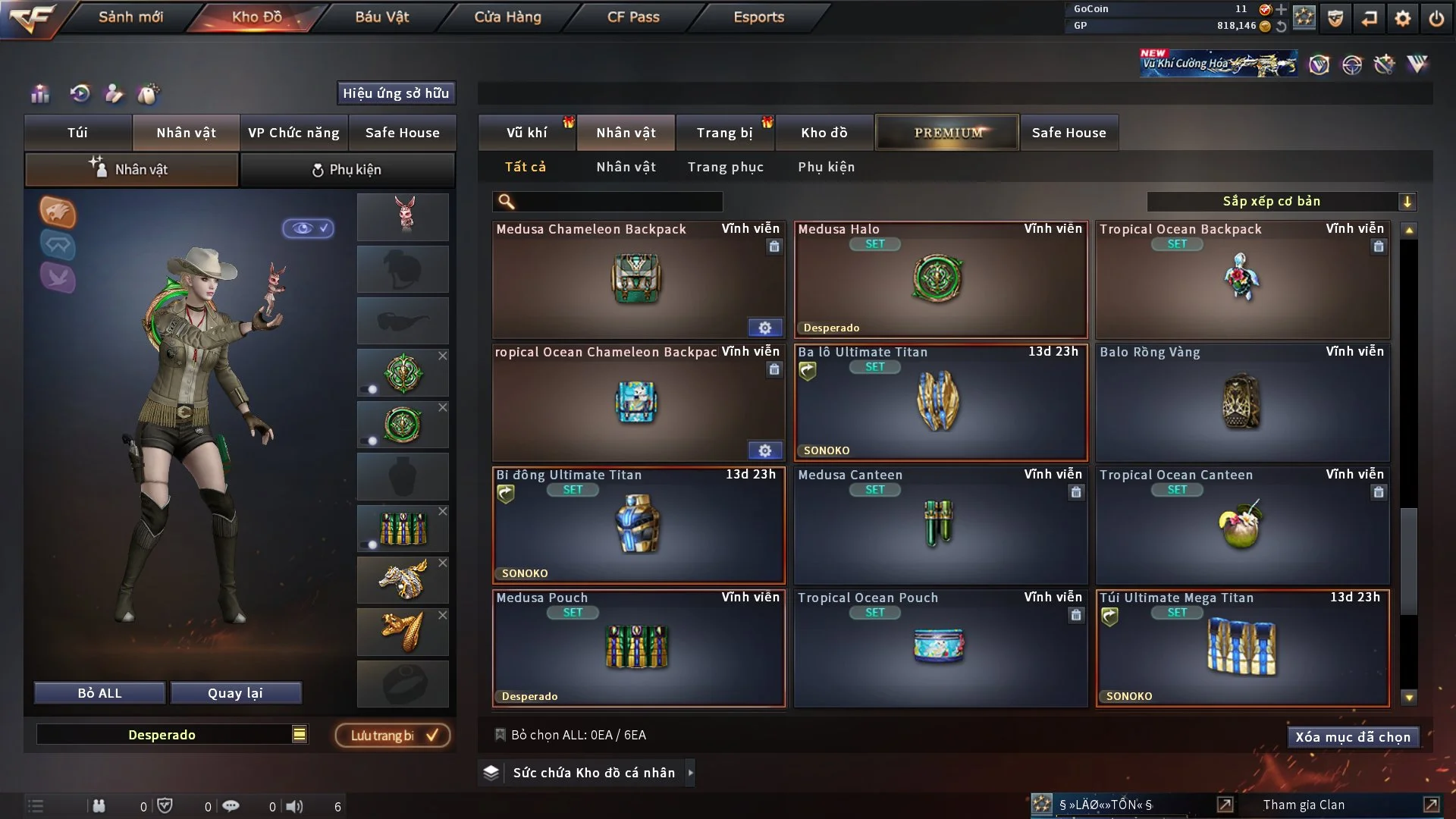Select the PREMIUM tab
This screenshot has height=819, width=1456.
coord(947,133)
